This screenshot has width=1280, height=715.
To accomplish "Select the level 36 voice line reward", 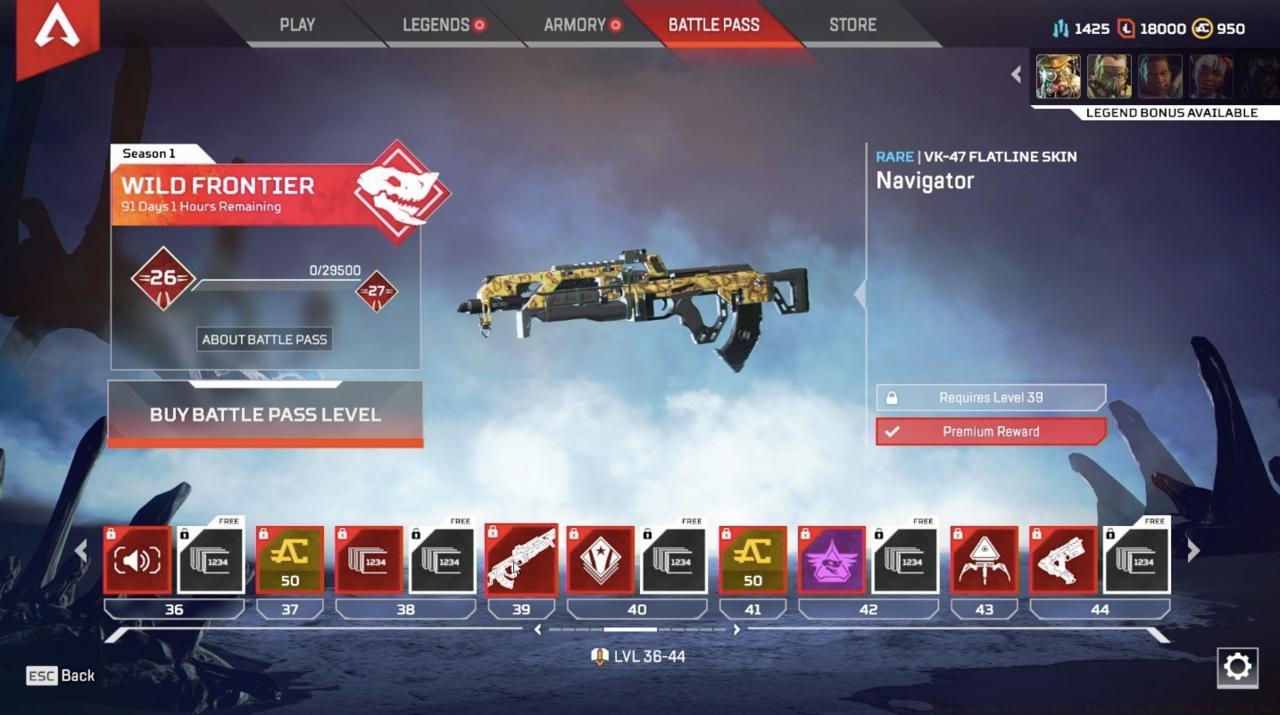I will (137, 560).
